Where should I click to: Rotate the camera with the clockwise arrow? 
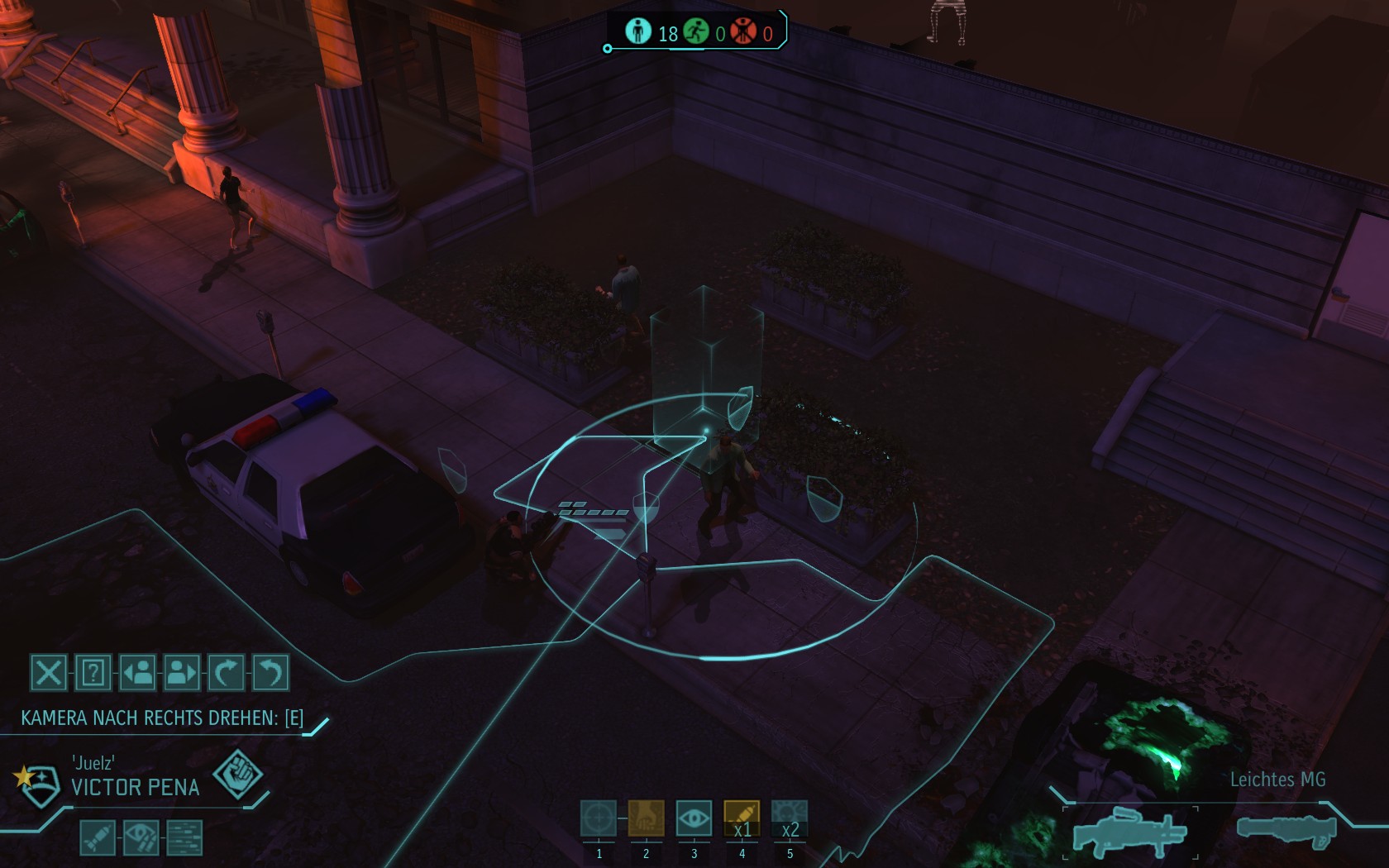point(226,673)
